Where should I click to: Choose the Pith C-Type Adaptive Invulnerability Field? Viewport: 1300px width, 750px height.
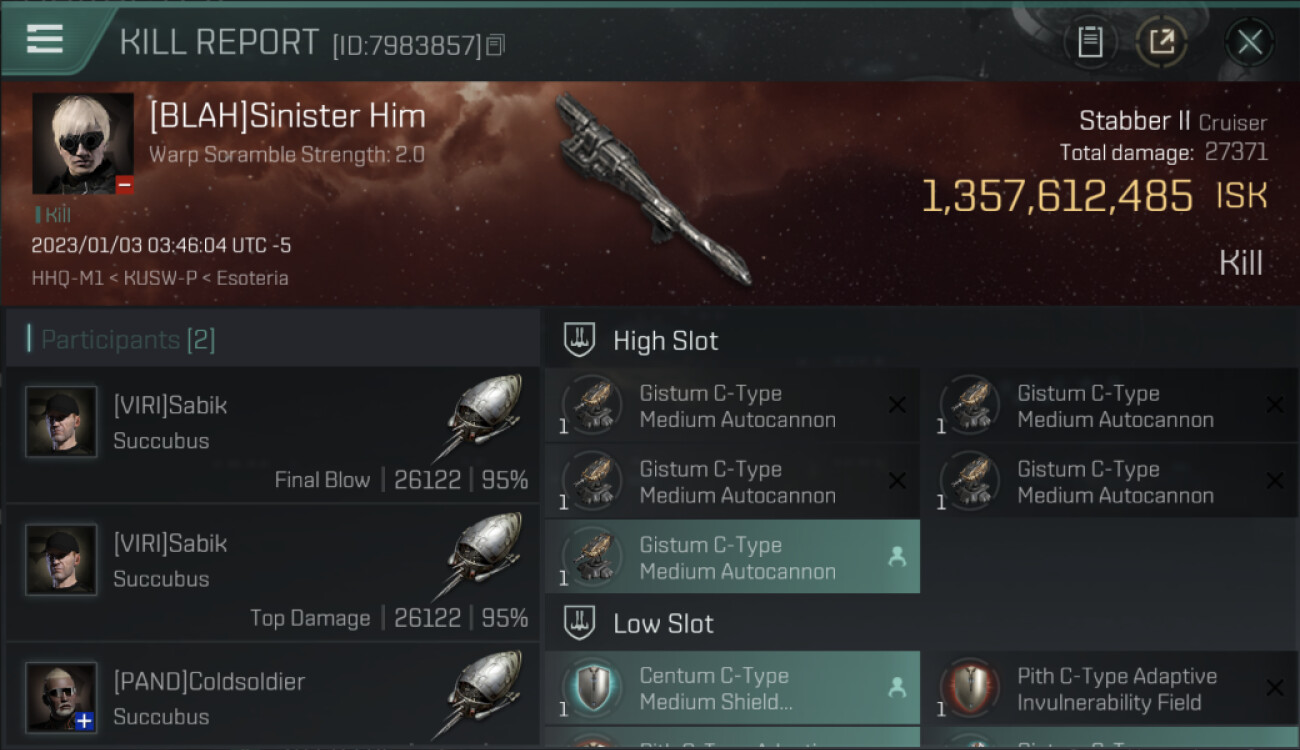[1108, 688]
